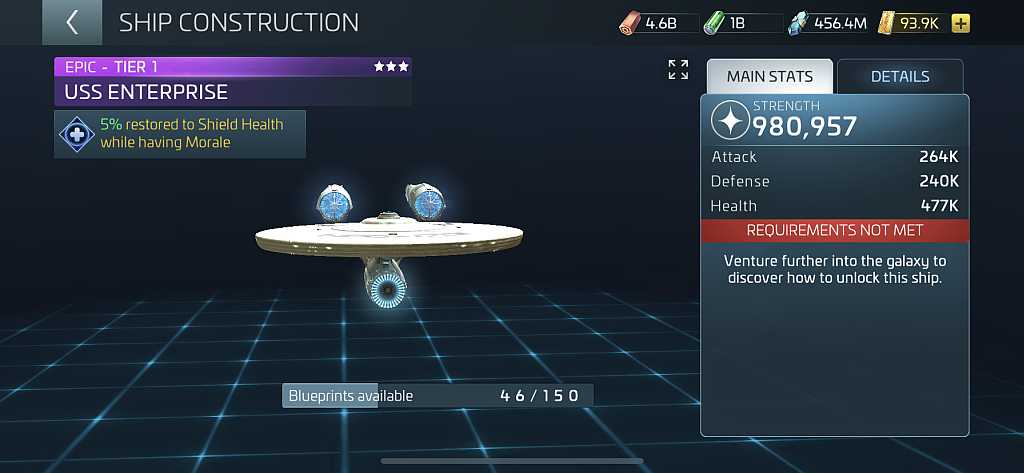This screenshot has width=1024, height=473.
Task: Add more gold with the plus button
Action: 960,24
